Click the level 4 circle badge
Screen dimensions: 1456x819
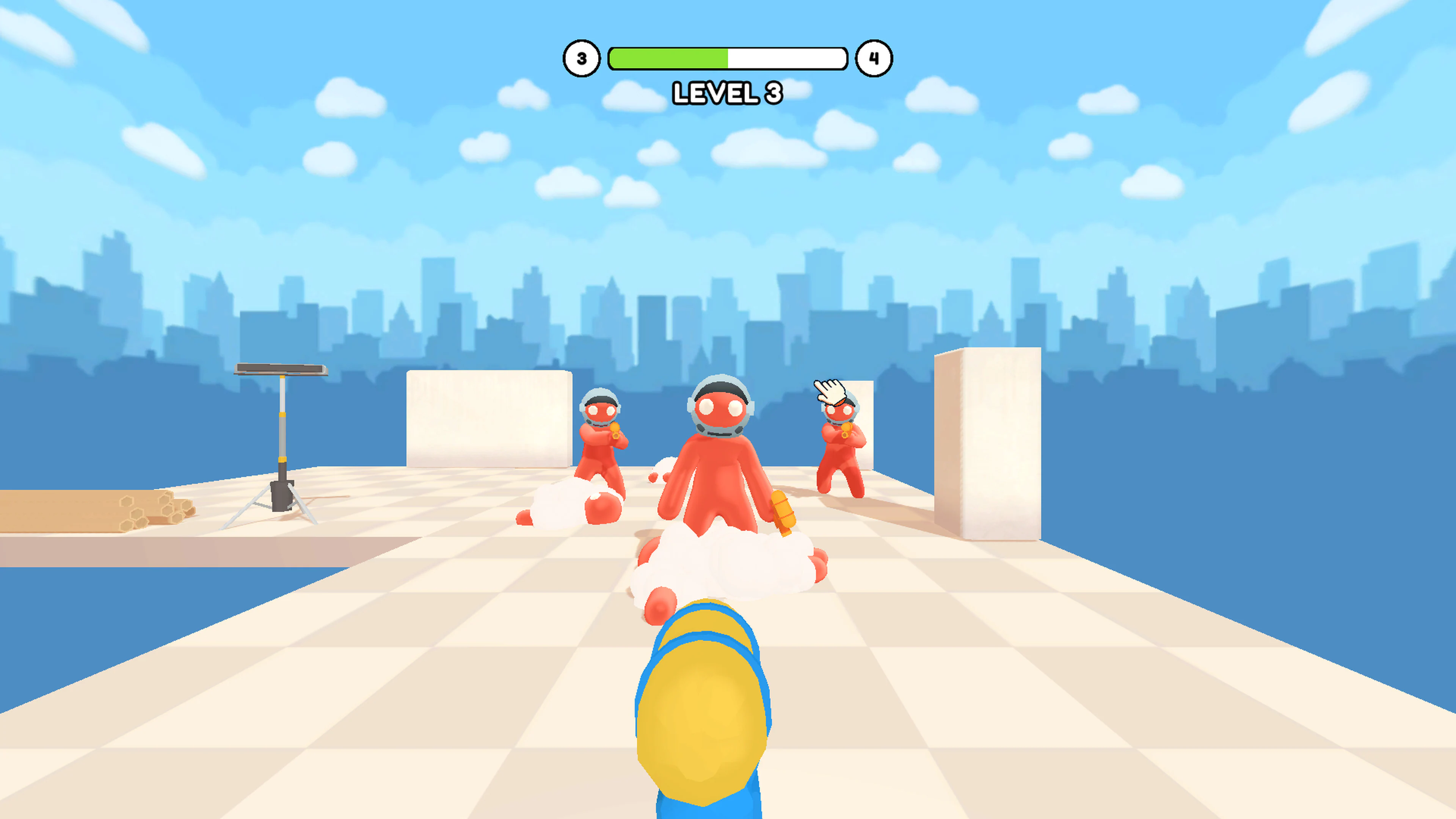[873, 58]
